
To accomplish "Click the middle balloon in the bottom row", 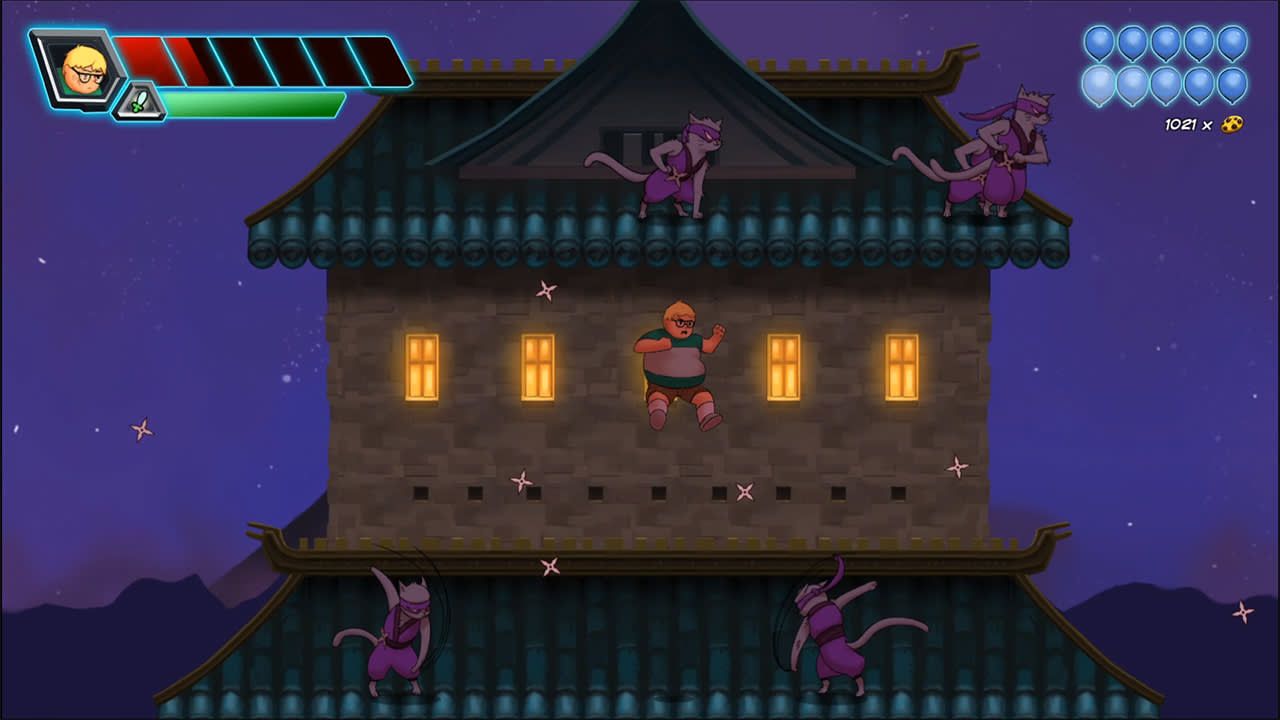I will (1167, 82).
